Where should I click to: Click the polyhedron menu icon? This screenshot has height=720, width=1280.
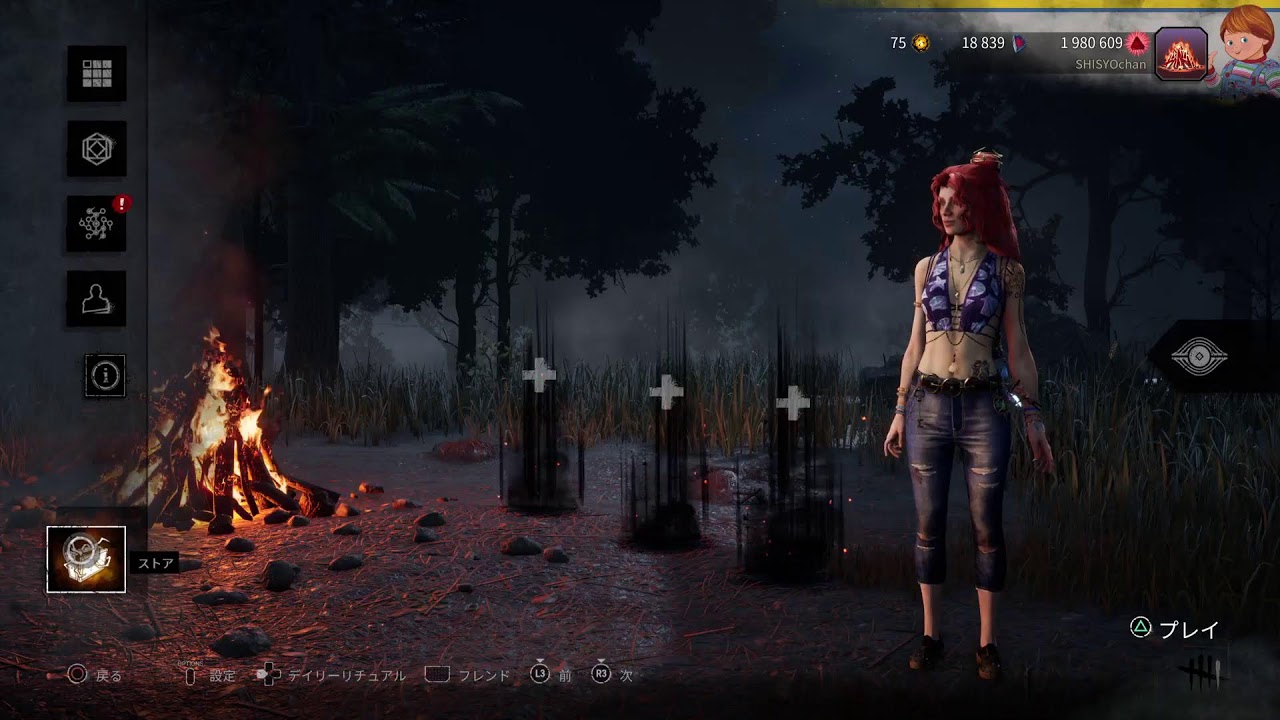coord(97,149)
